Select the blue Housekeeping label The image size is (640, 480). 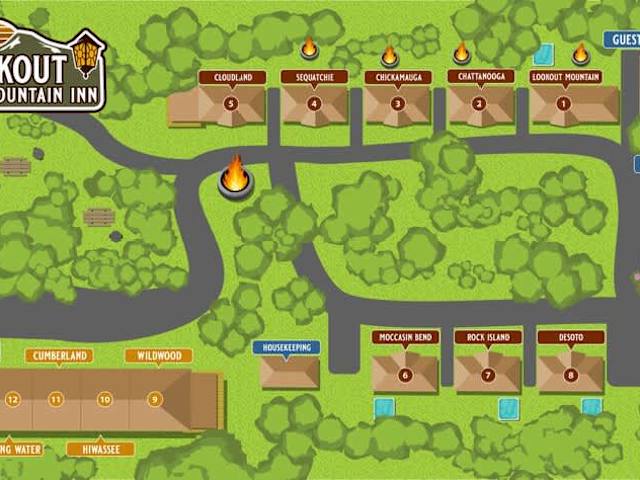pos(286,348)
